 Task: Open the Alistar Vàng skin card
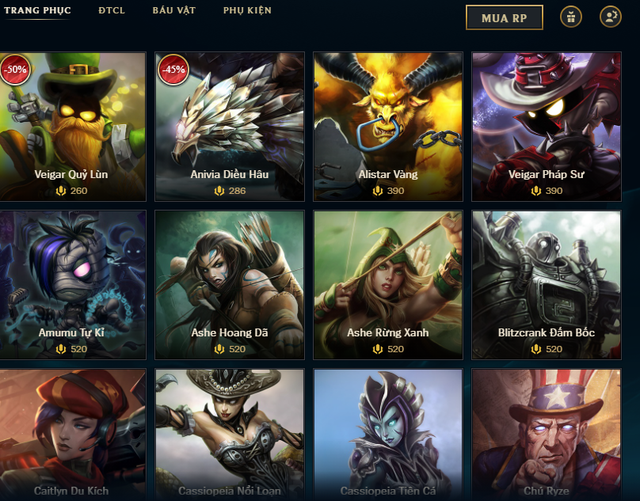388,126
